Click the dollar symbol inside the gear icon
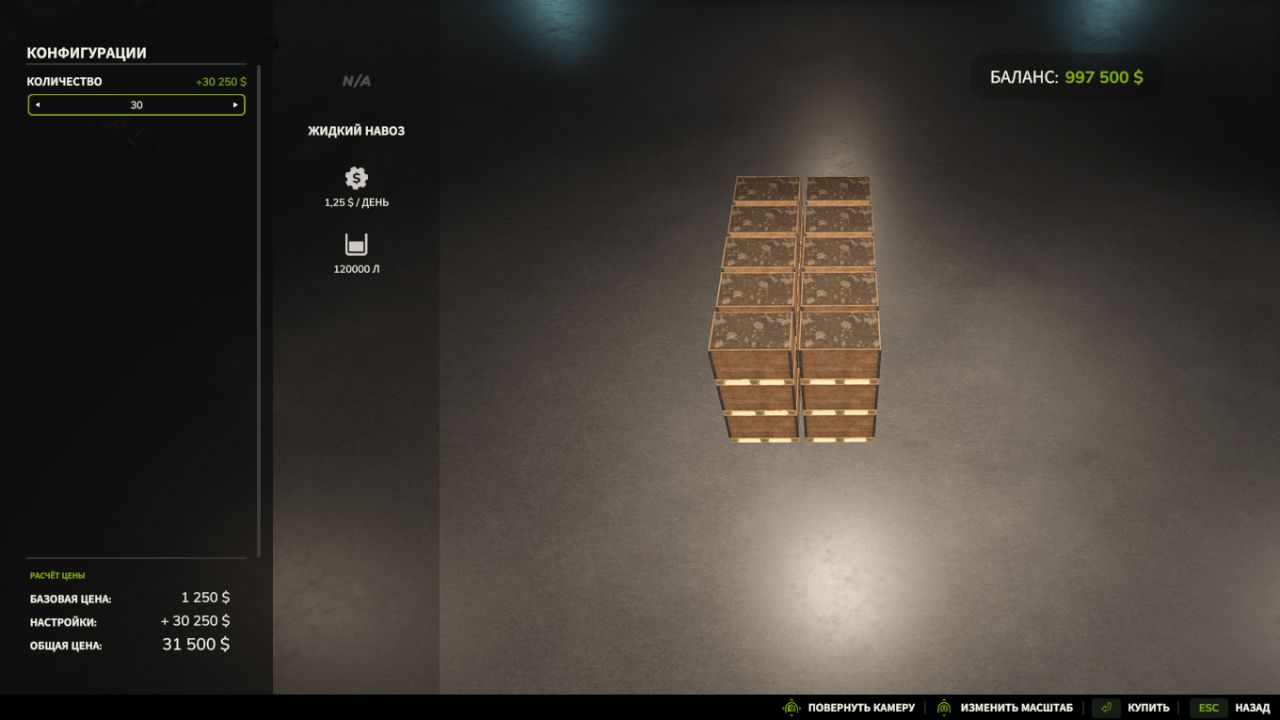 (356, 179)
